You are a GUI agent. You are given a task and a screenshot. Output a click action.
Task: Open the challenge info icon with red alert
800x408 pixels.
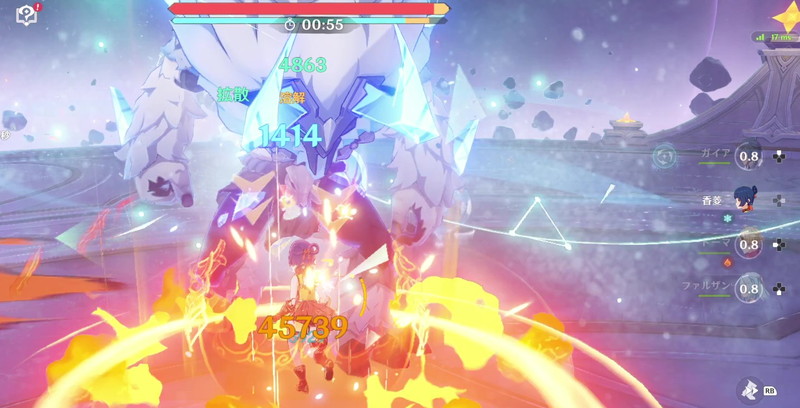click(x=26, y=15)
